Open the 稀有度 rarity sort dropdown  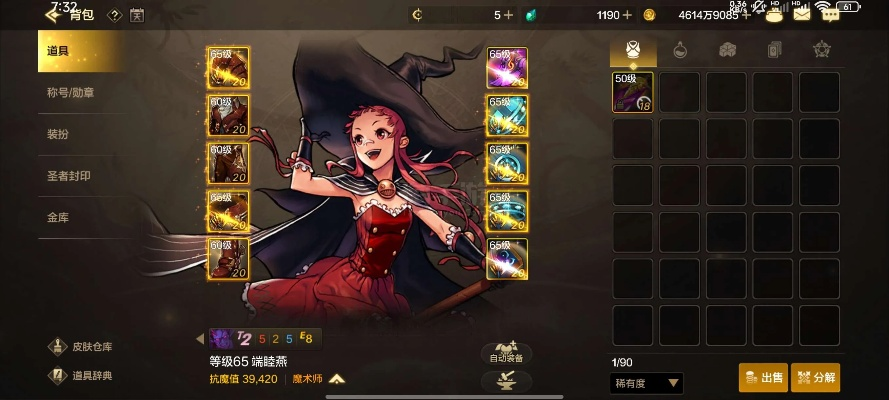(646, 383)
